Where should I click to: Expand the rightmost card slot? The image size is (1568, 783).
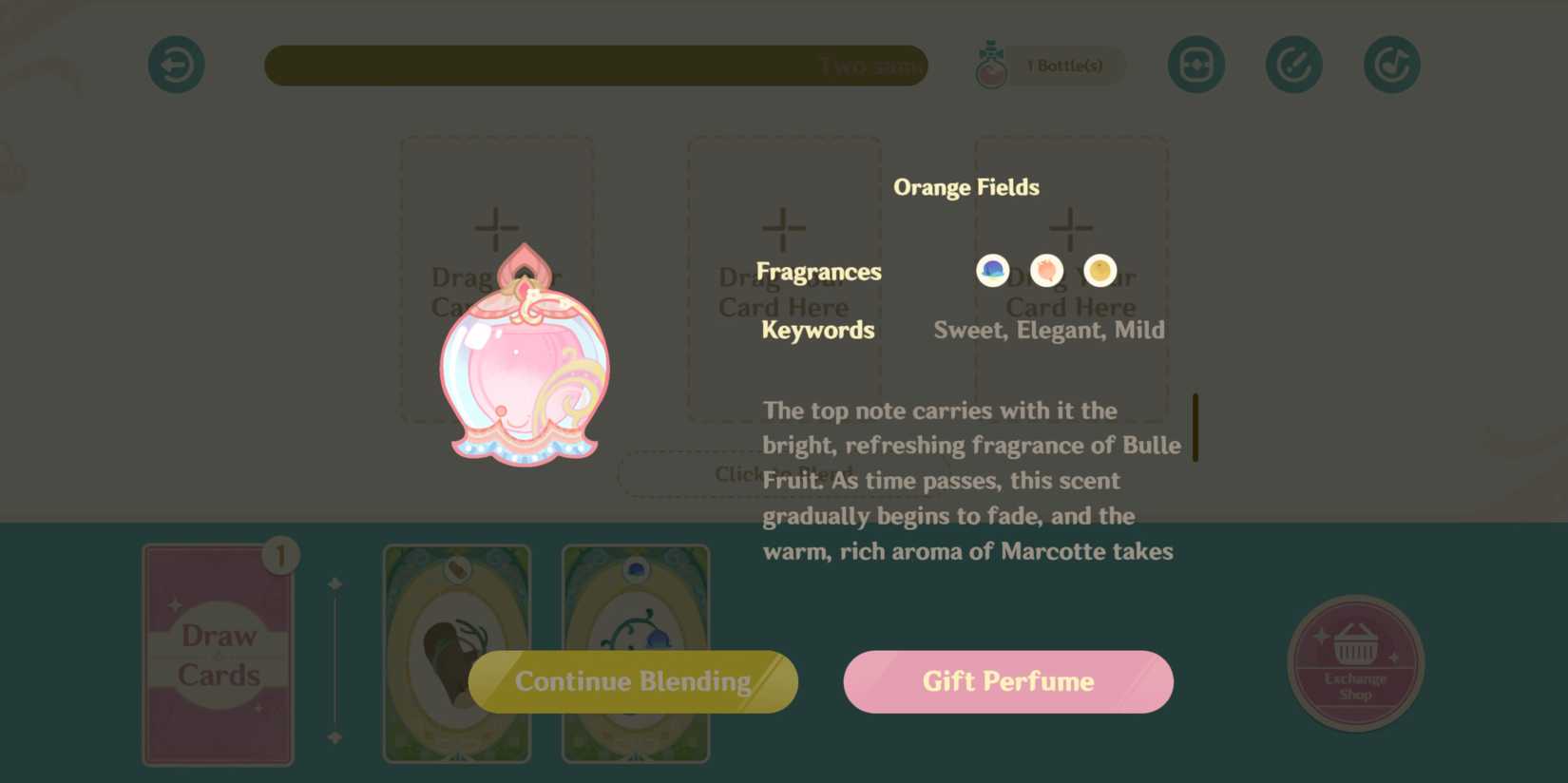click(1071, 228)
